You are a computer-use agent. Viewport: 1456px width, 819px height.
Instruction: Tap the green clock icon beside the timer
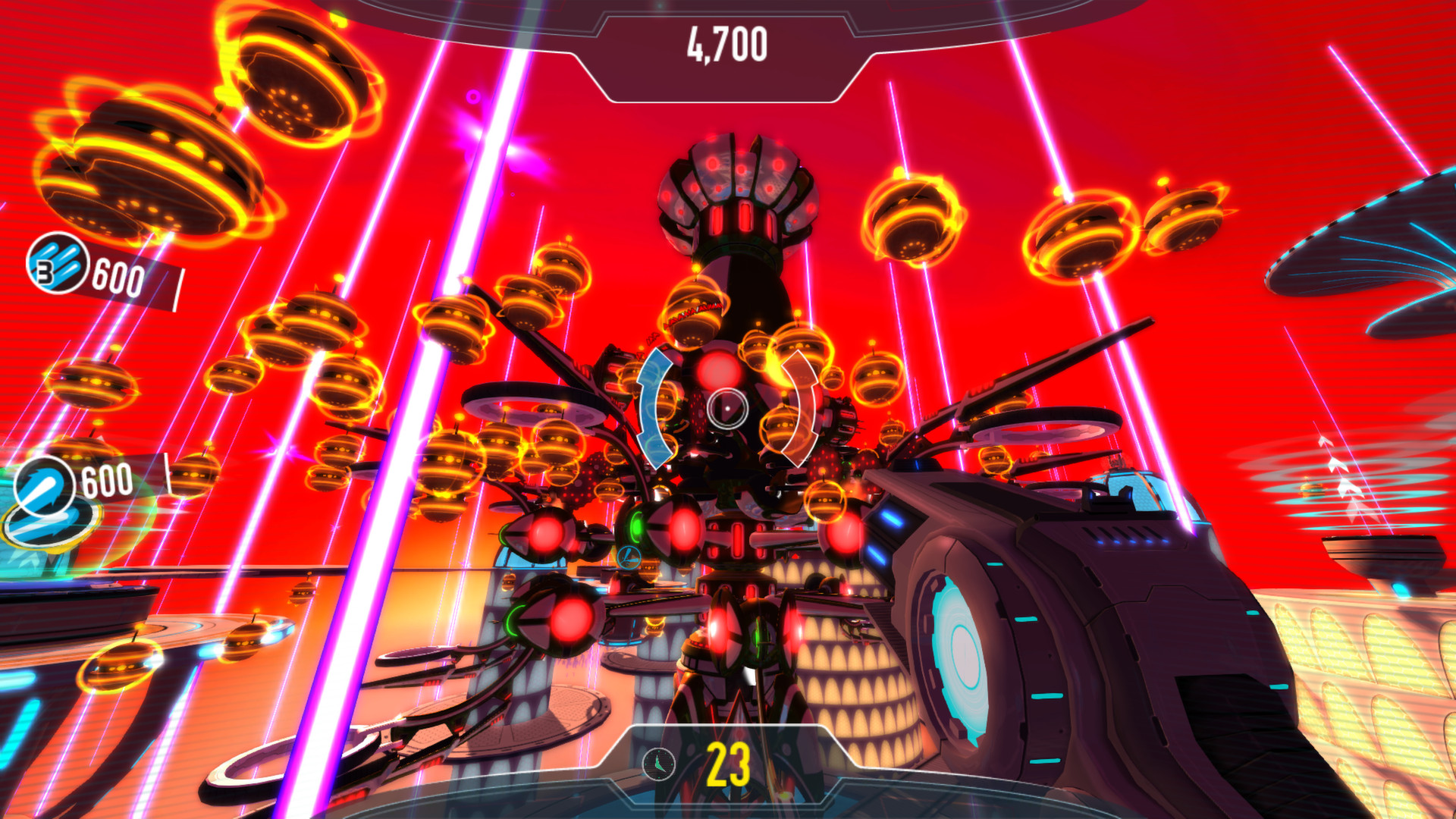(x=657, y=766)
